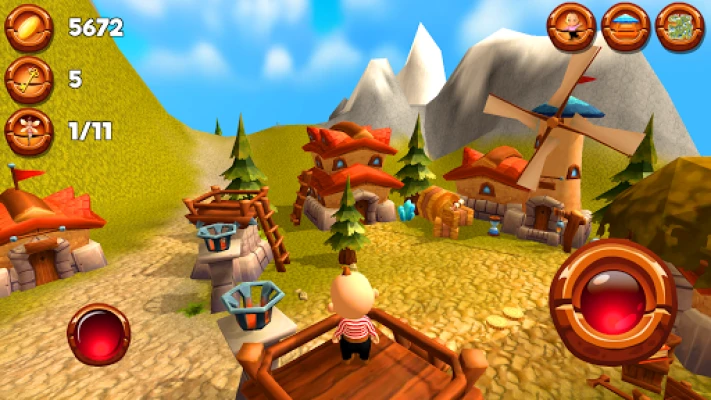Screen dimensions: 711x400
Task: Click the gold coin counter icon
Action: pyautogui.click(x=28, y=27)
